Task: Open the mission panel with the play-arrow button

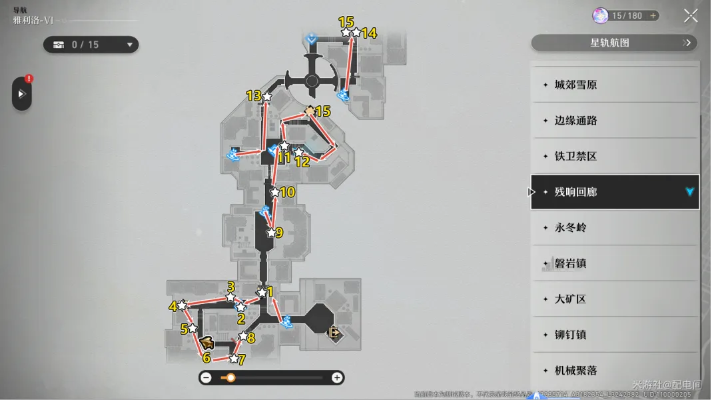Action: click(x=21, y=94)
